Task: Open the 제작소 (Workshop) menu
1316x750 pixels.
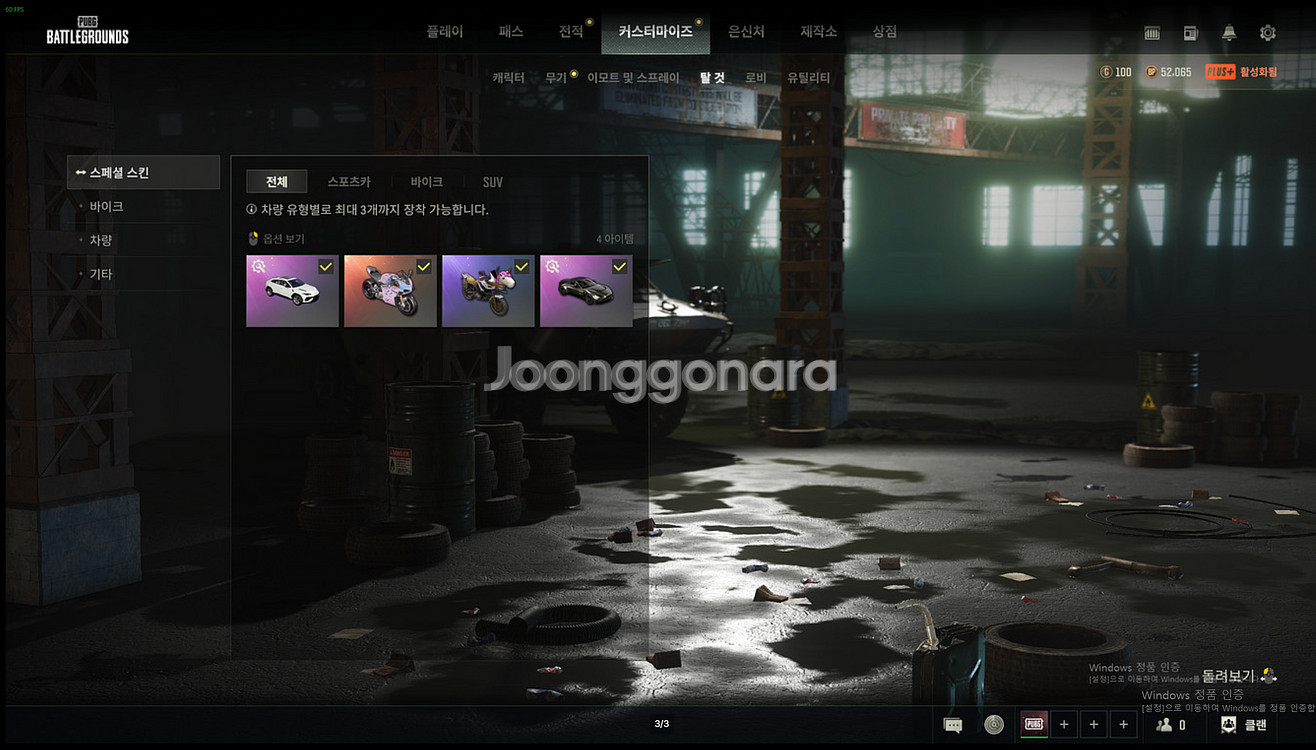Action: coord(818,32)
